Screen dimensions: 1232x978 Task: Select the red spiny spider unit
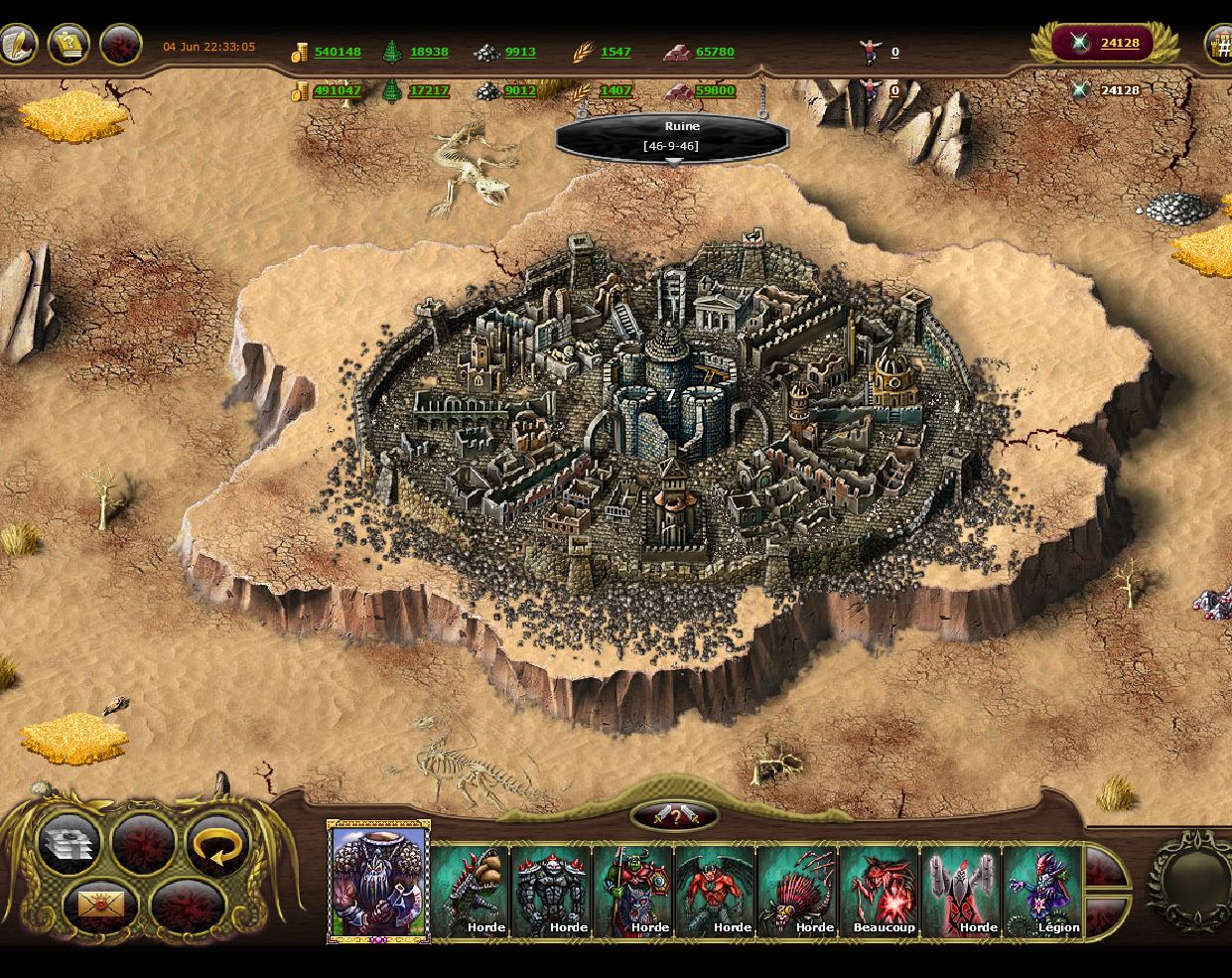(x=797, y=891)
